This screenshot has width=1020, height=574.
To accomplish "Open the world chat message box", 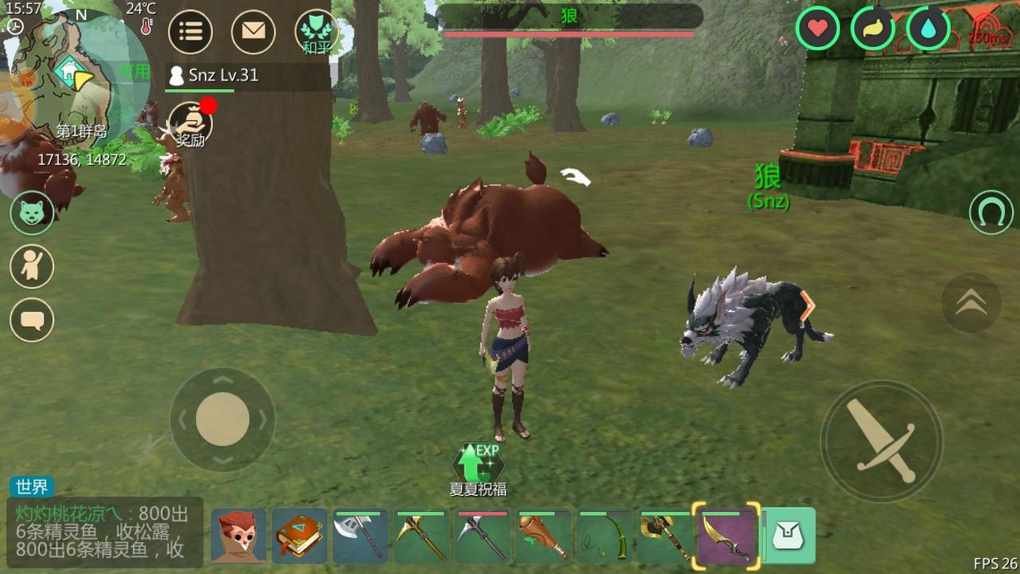I will click(x=105, y=532).
